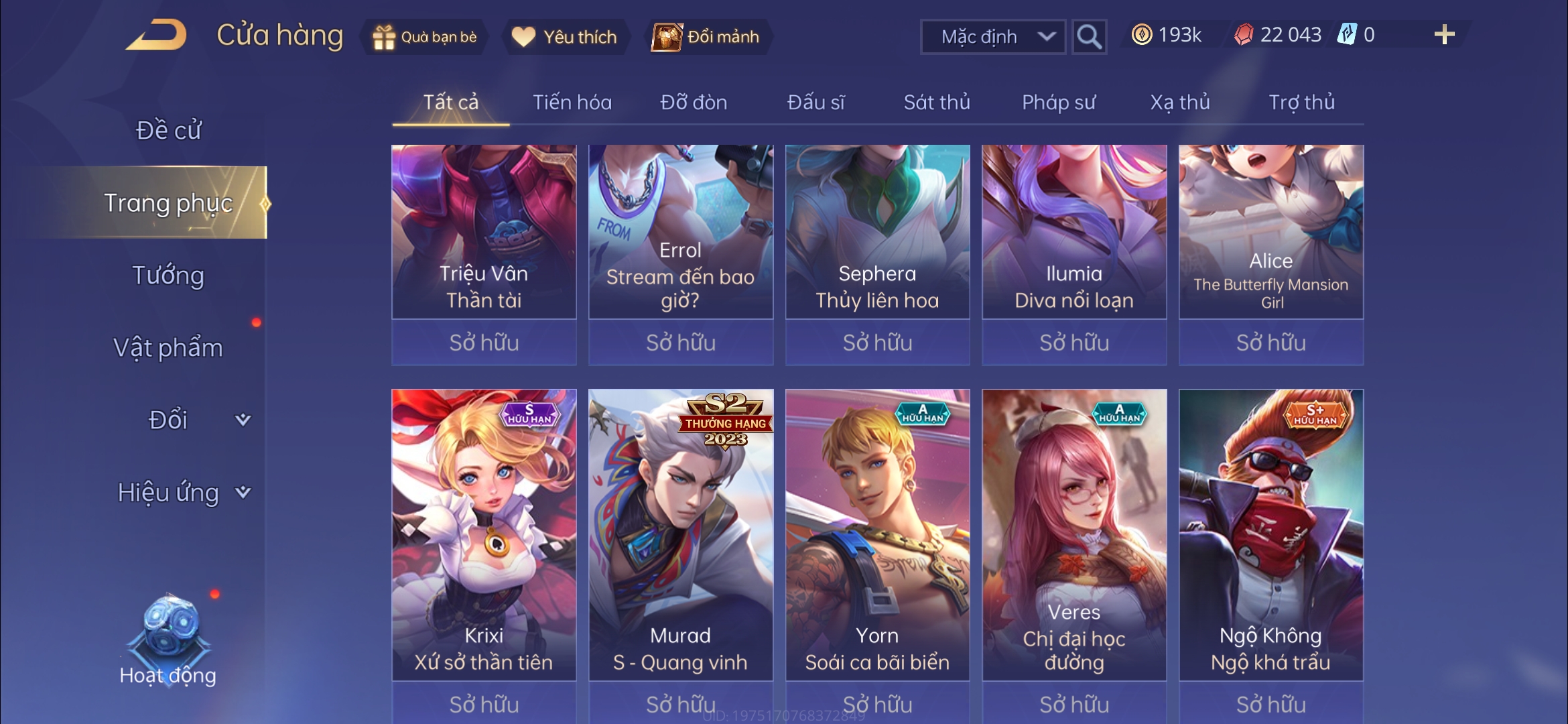Select the Ngộ Không Ngộ khá trẩu skin
This screenshot has height=724, width=1568.
tap(1271, 536)
